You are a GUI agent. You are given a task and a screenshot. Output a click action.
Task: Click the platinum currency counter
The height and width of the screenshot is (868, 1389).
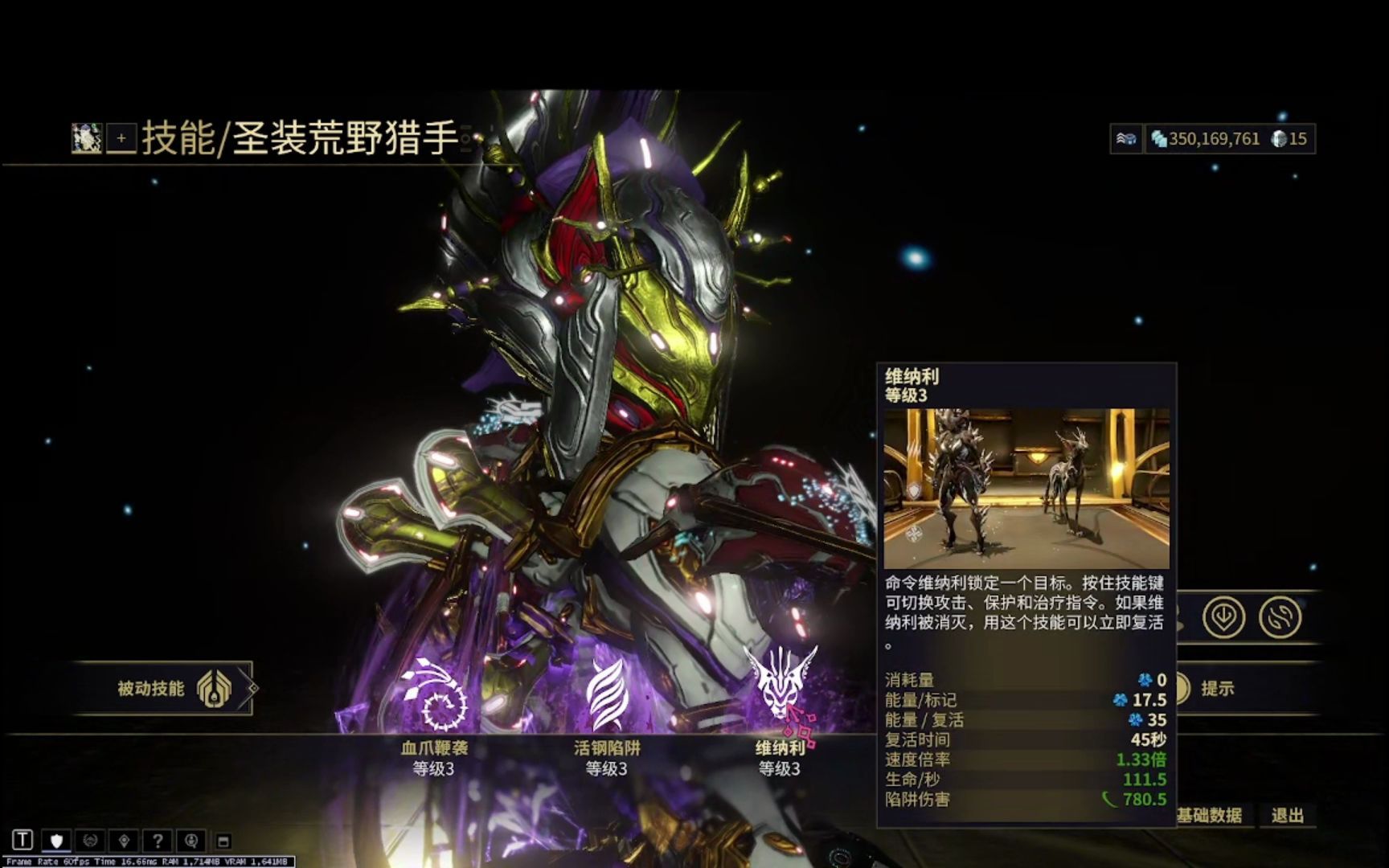1289,139
